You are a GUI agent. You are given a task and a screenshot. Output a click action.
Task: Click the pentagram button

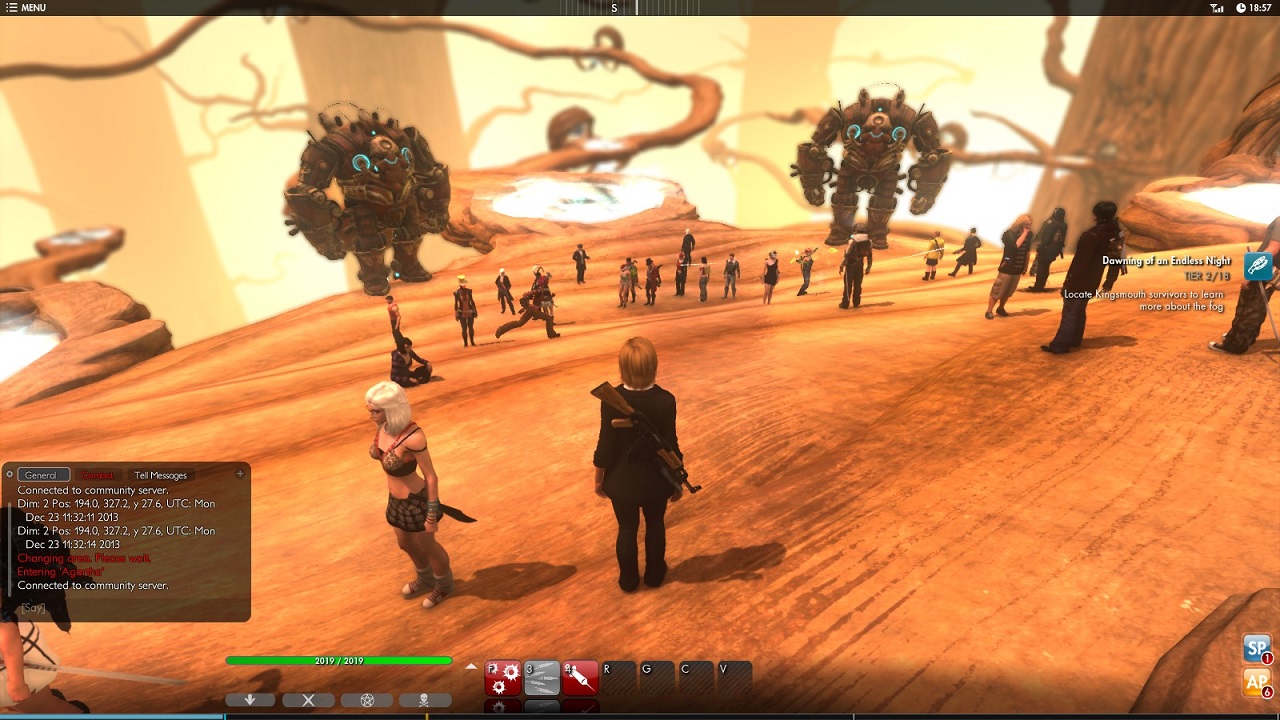366,700
